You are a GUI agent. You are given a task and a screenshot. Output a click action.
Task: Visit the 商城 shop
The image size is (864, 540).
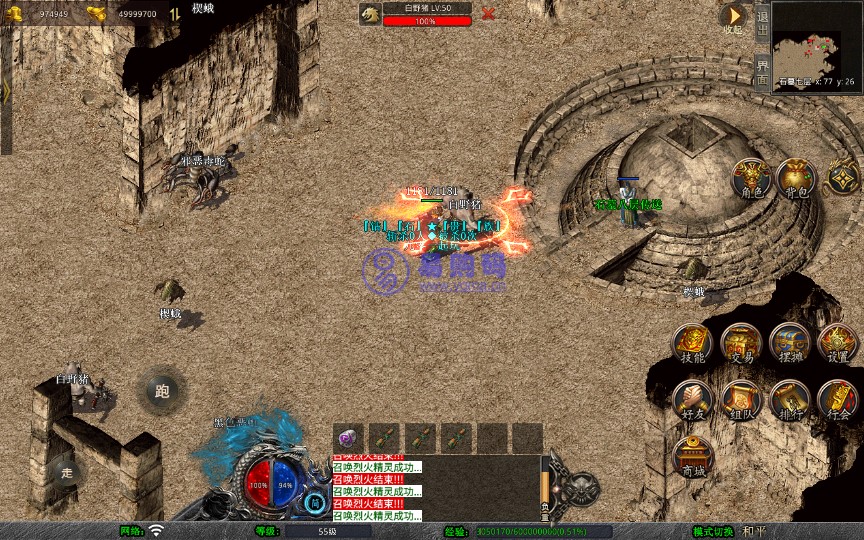692,457
